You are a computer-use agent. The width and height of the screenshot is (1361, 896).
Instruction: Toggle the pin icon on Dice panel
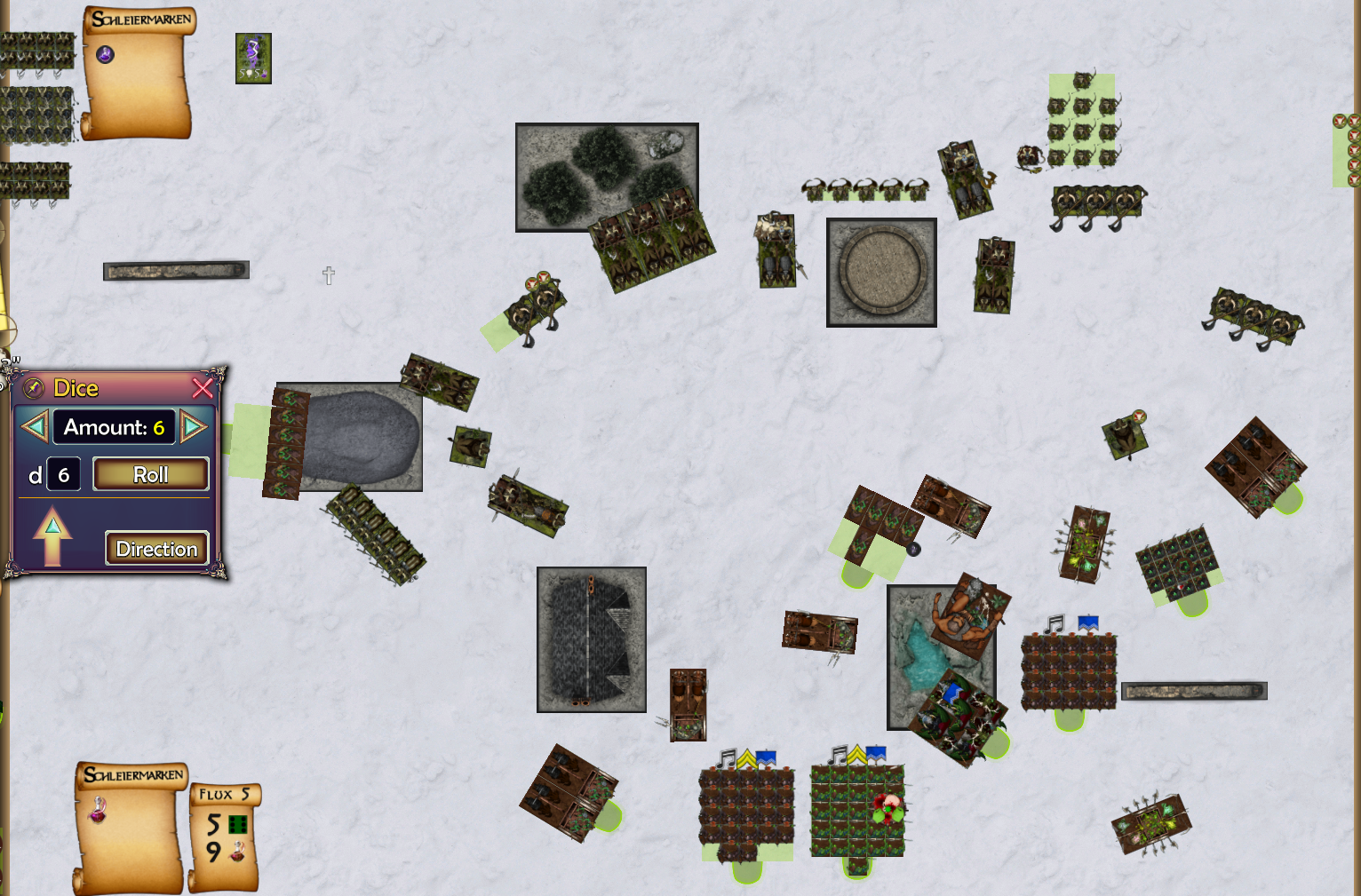(34, 388)
